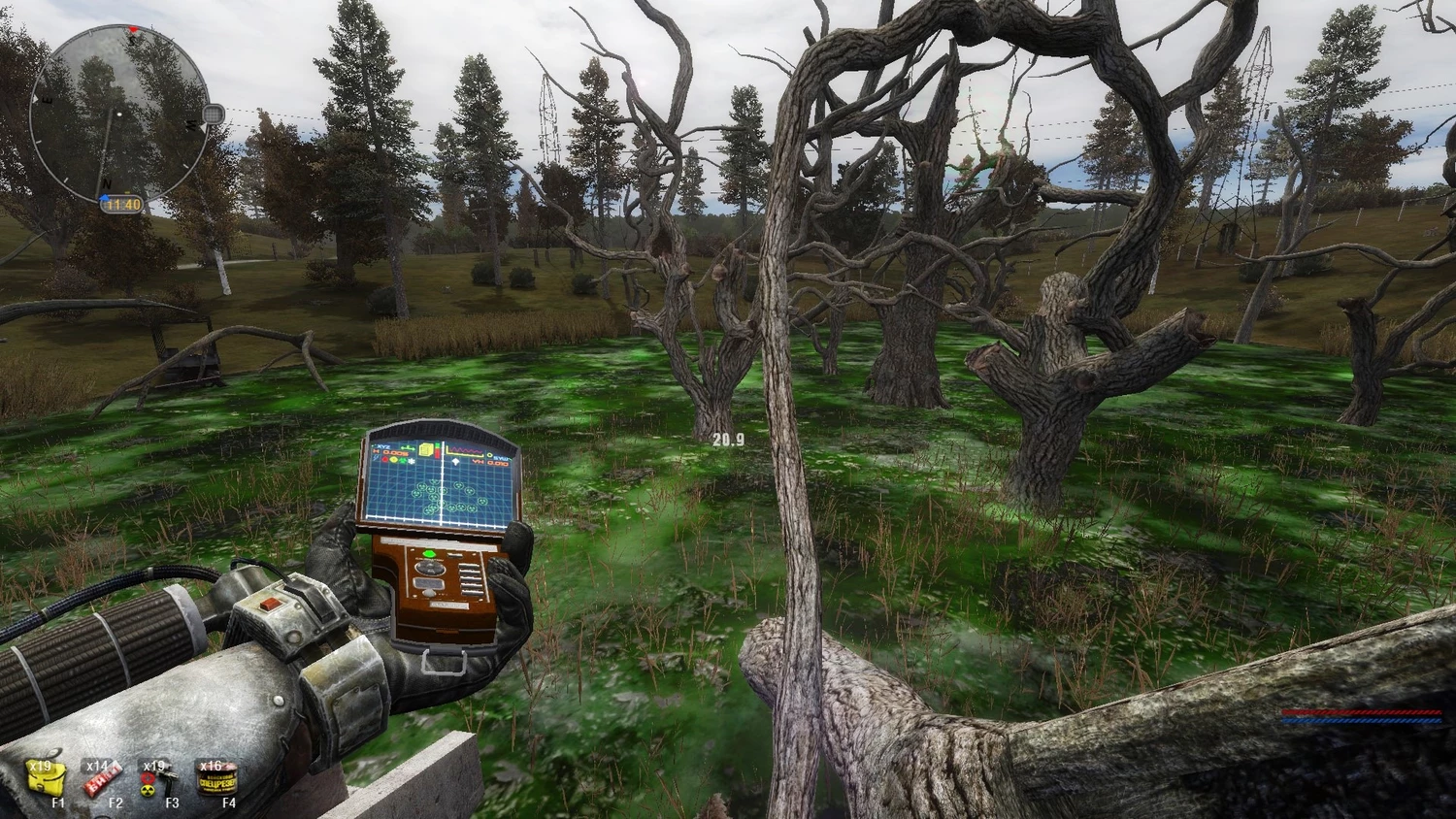Click the circular compass minimap
The image size is (1456, 819).
118,114
